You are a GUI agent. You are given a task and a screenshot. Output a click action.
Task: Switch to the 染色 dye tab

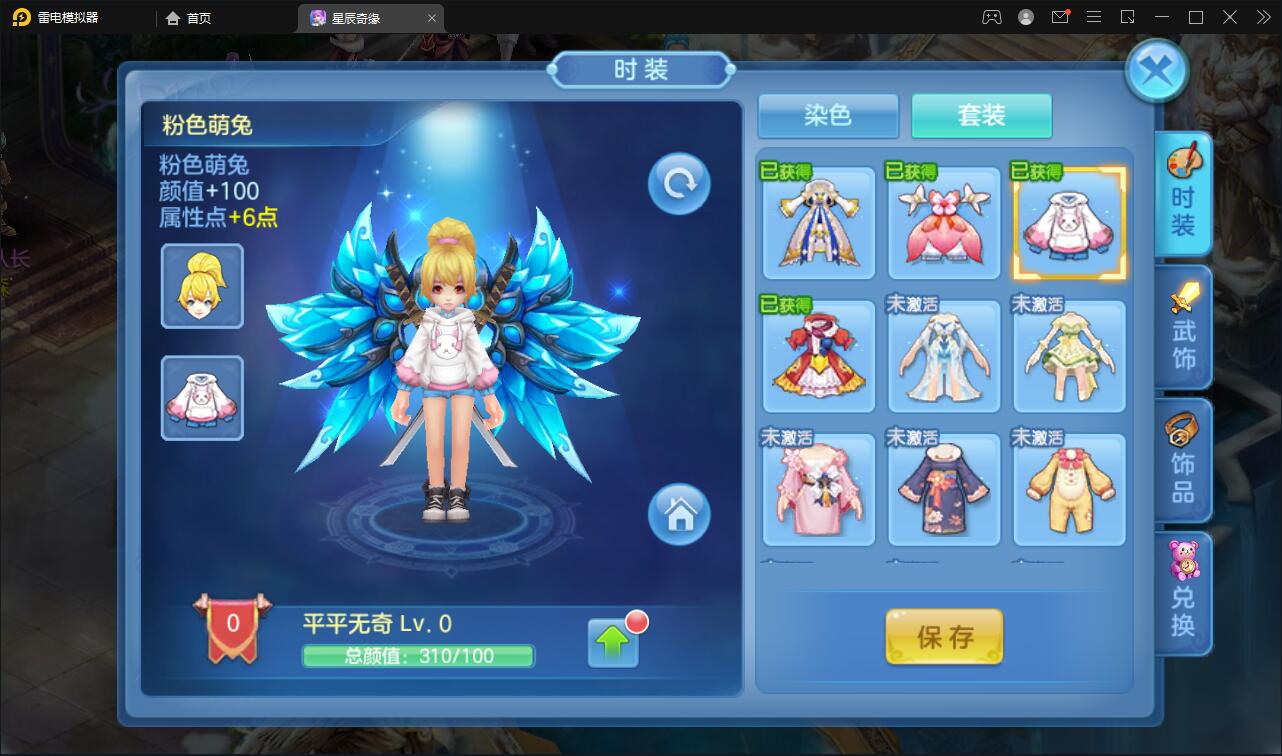[x=828, y=115]
